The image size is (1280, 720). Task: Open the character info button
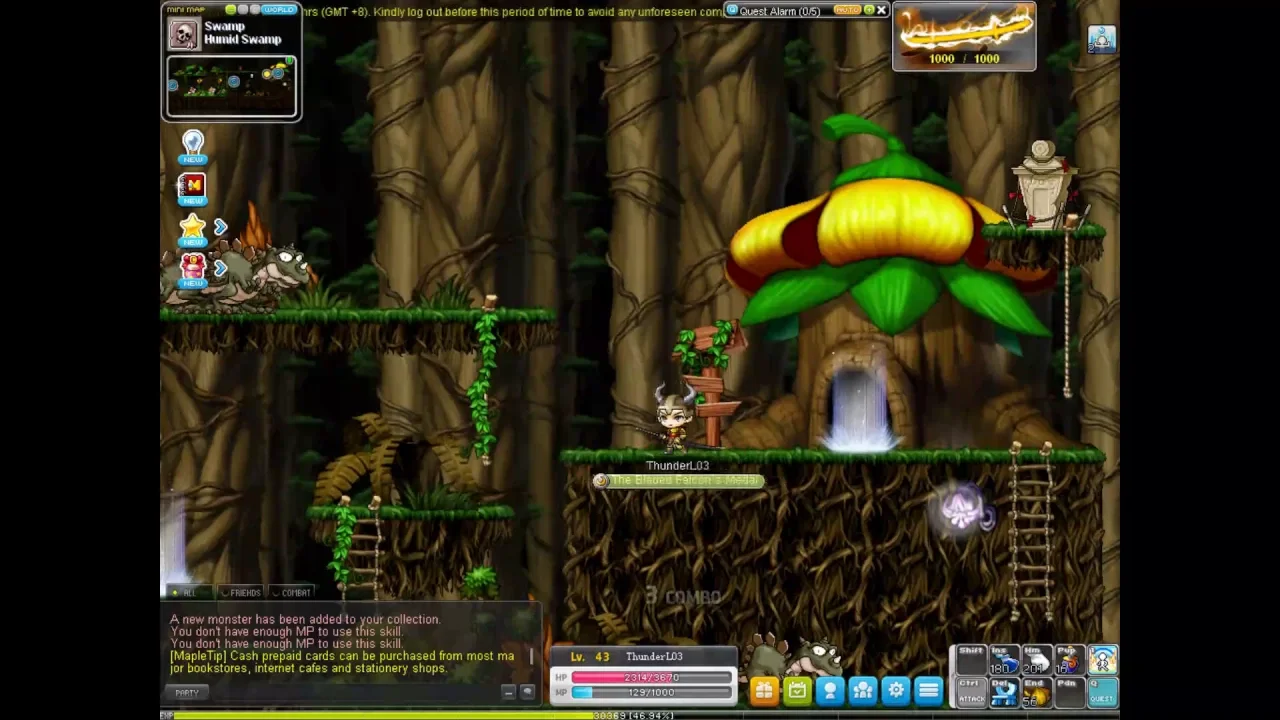(x=830, y=690)
